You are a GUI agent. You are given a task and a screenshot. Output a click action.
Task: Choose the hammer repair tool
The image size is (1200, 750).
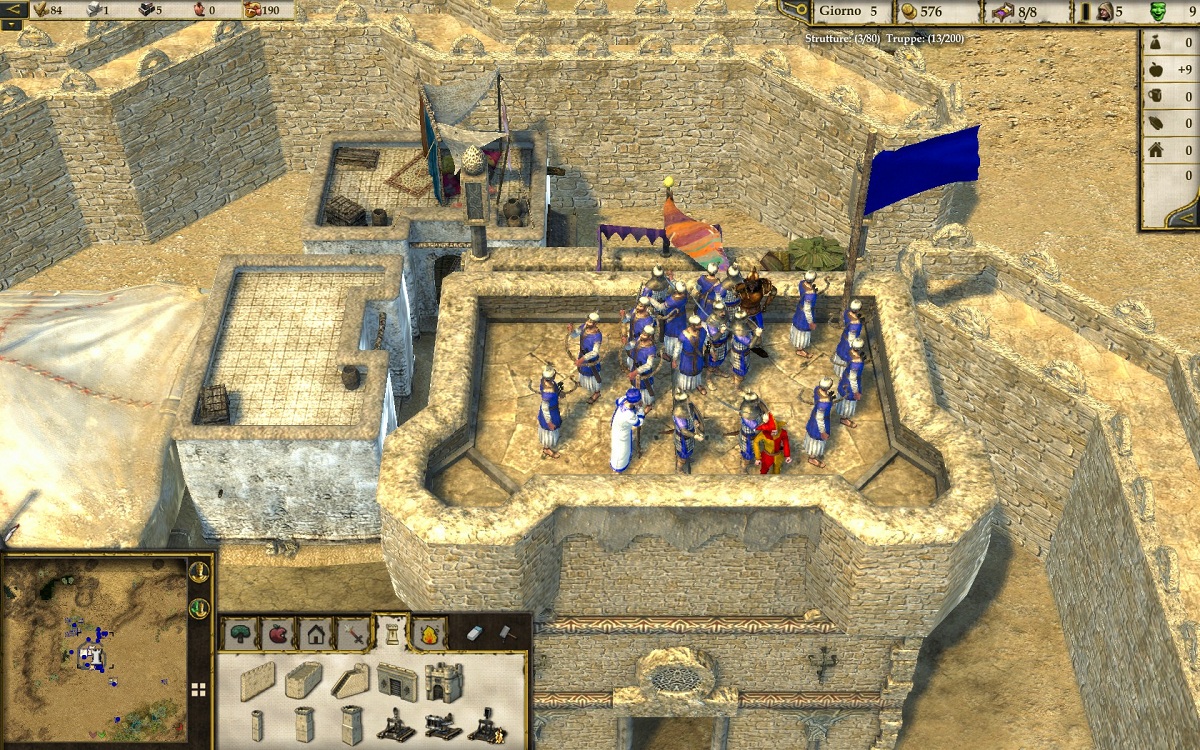[506, 632]
